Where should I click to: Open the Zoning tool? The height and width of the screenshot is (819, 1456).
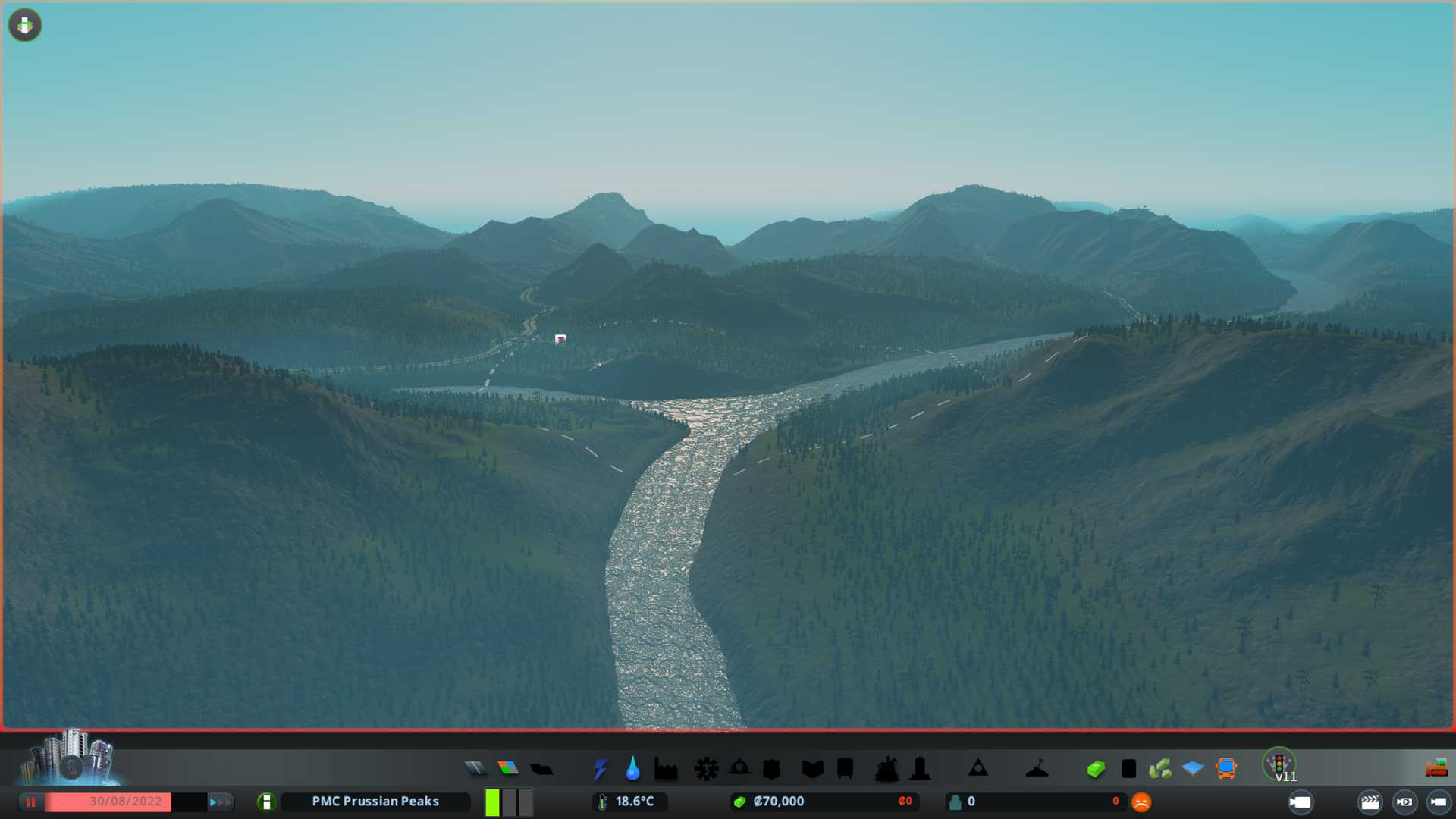pyautogui.click(x=508, y=769)
